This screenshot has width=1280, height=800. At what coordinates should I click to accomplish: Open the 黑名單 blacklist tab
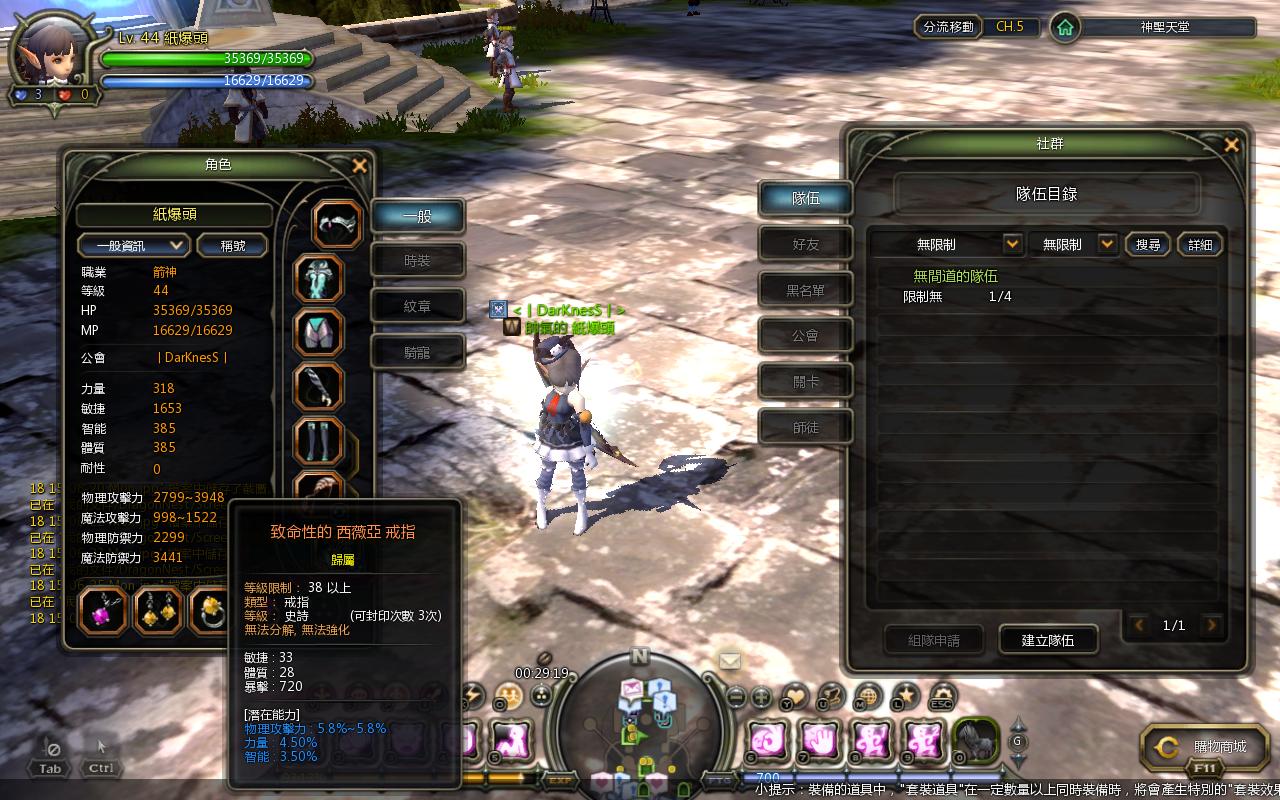[x=805, y=290]
